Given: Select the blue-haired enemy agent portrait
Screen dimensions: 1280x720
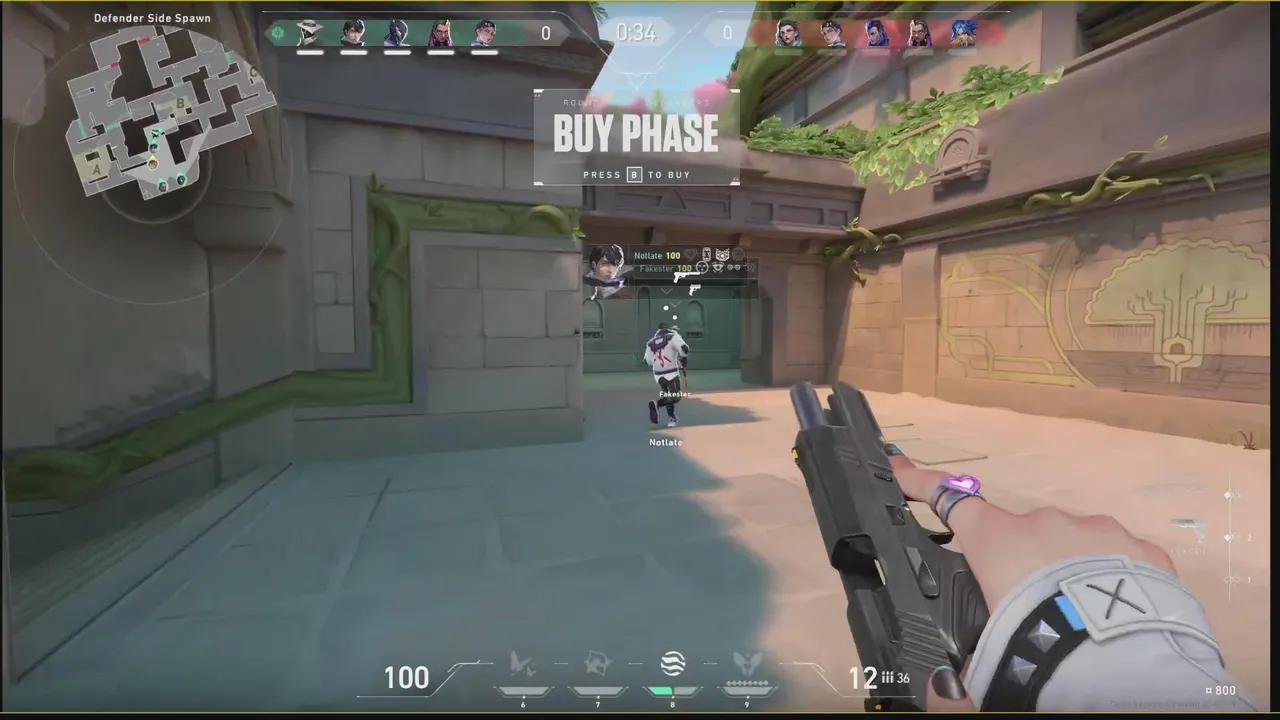Looking at the screenshot, I should (x=962, y=33).
